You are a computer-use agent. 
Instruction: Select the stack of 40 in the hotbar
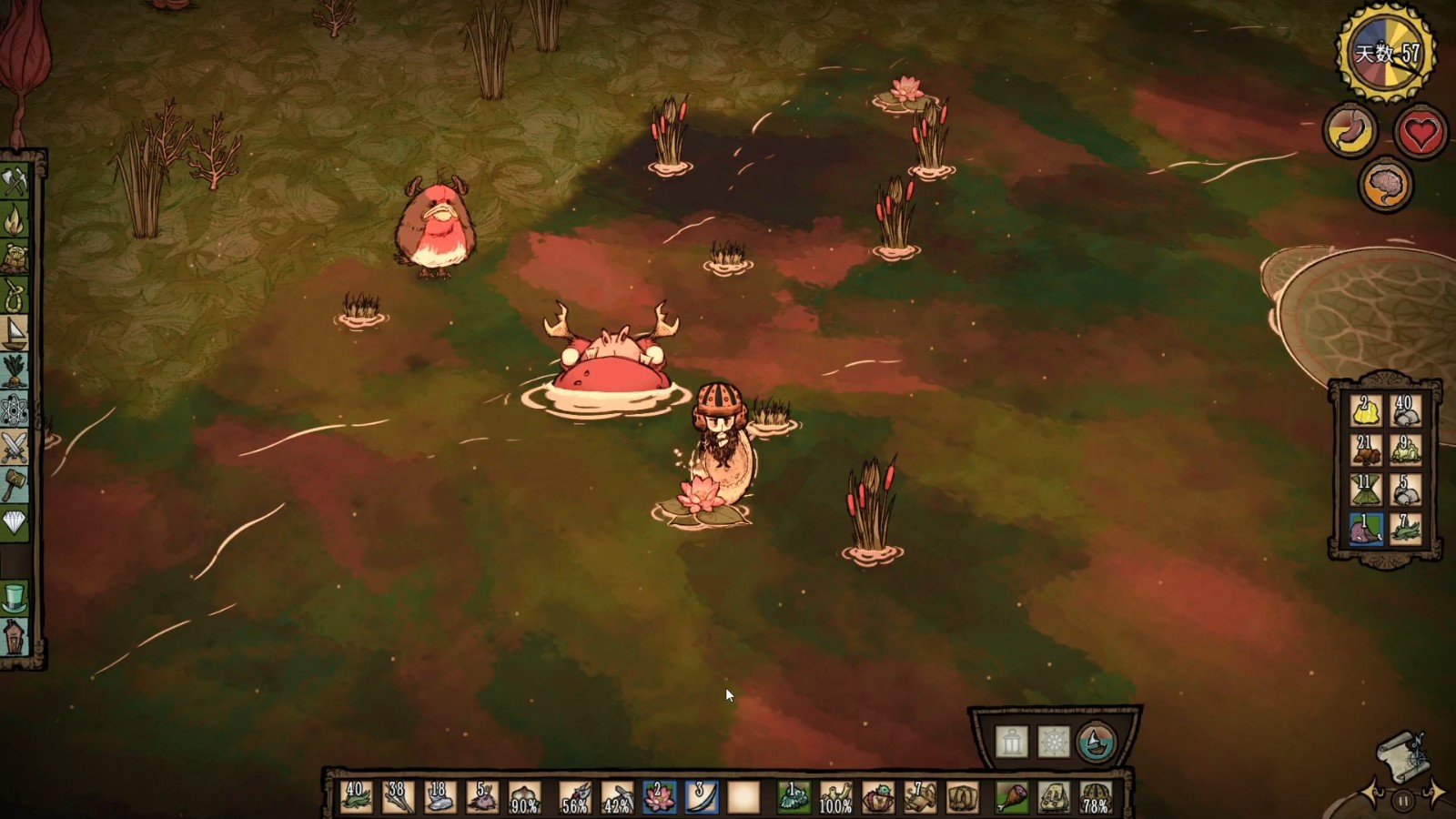[x=356, y=796]
